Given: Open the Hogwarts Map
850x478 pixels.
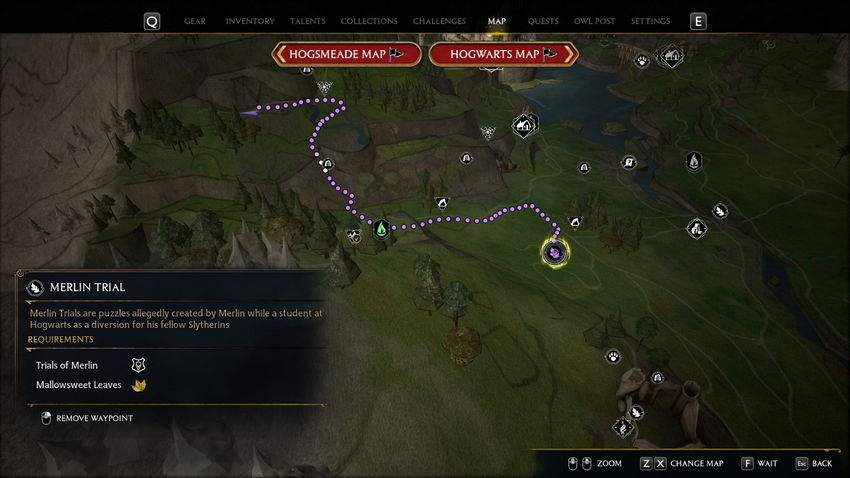Looking at the screenshot, I should [503, 54].
